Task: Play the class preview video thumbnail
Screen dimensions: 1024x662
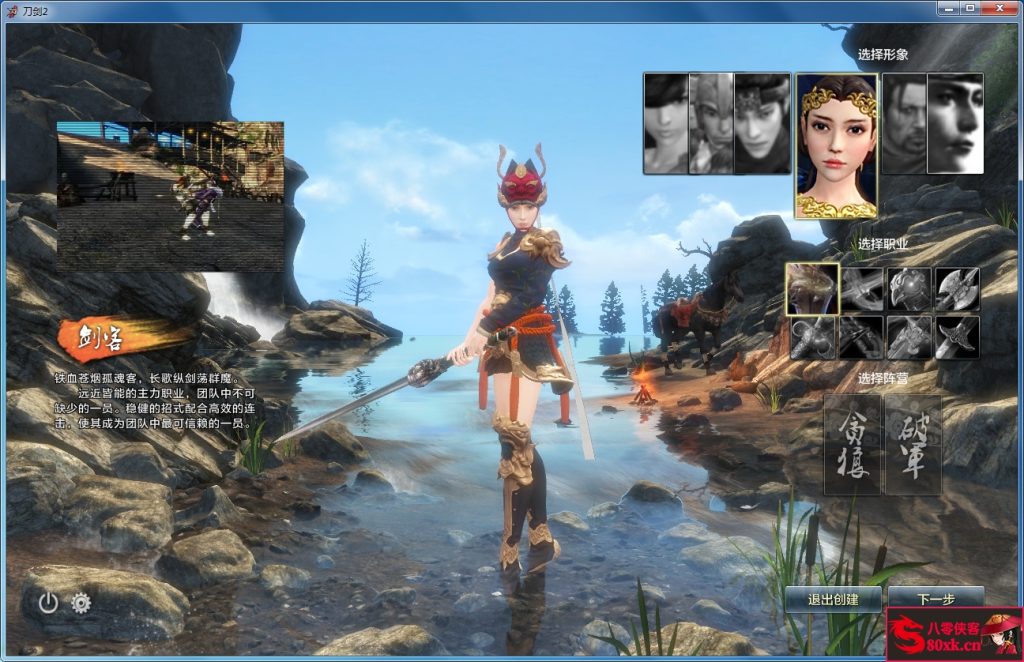Action: point(170,196)
